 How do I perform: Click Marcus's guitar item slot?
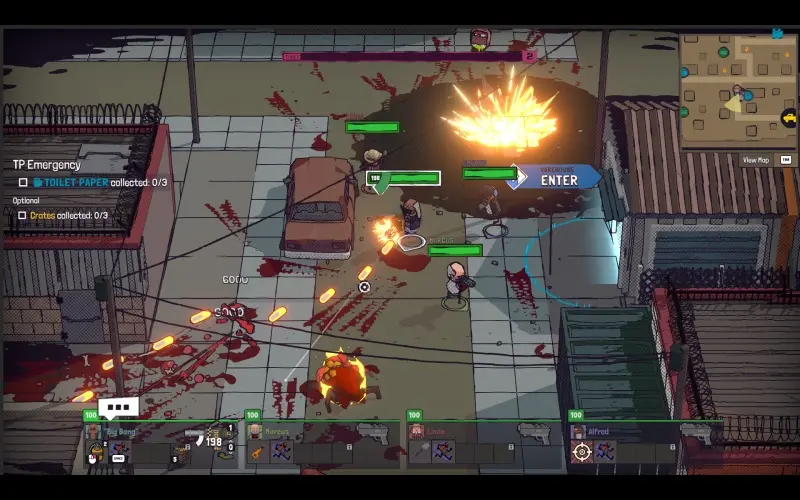click(x=257, y=452)
